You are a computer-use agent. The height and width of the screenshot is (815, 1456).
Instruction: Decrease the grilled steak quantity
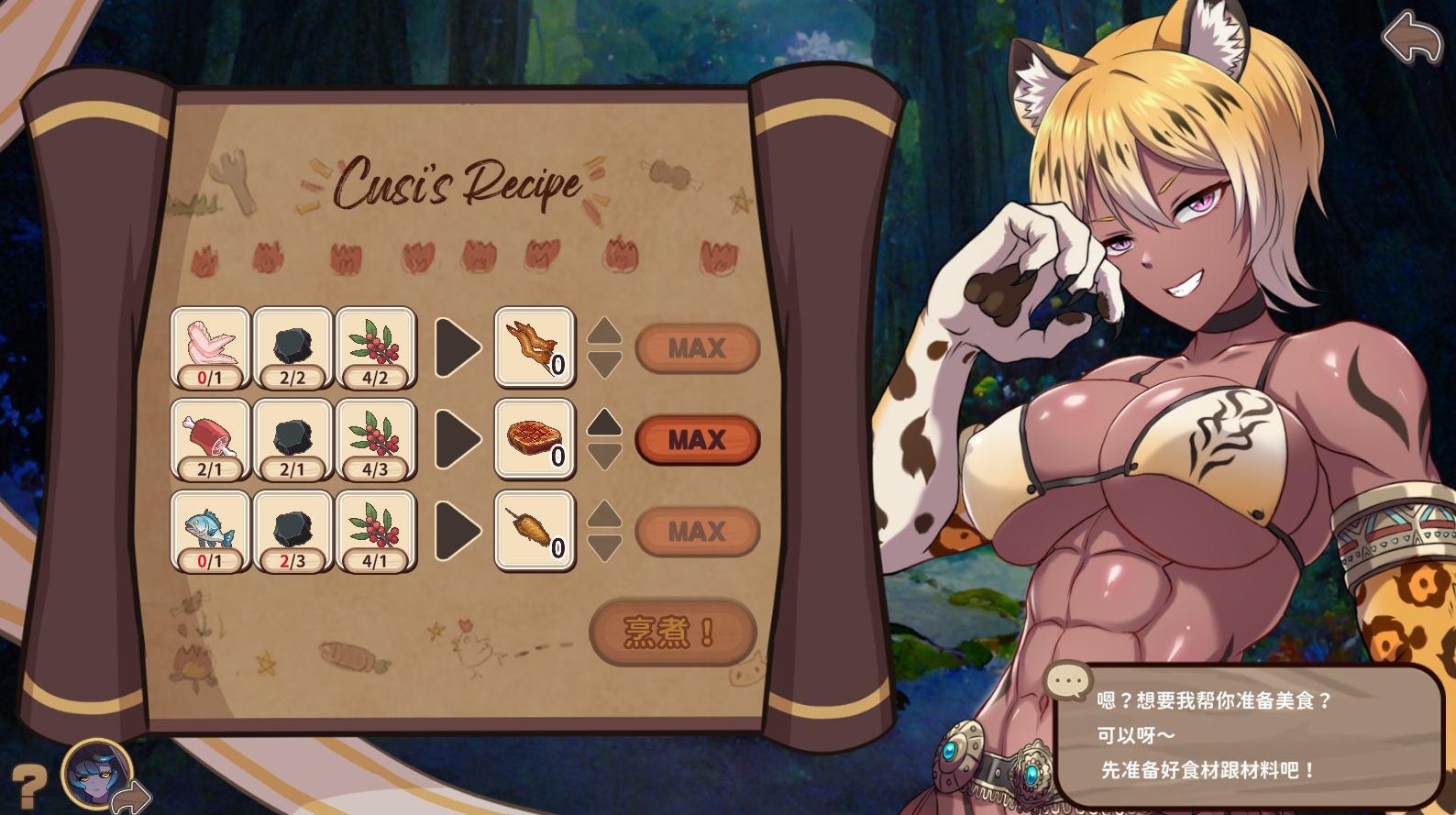click(x=604, y=457)
